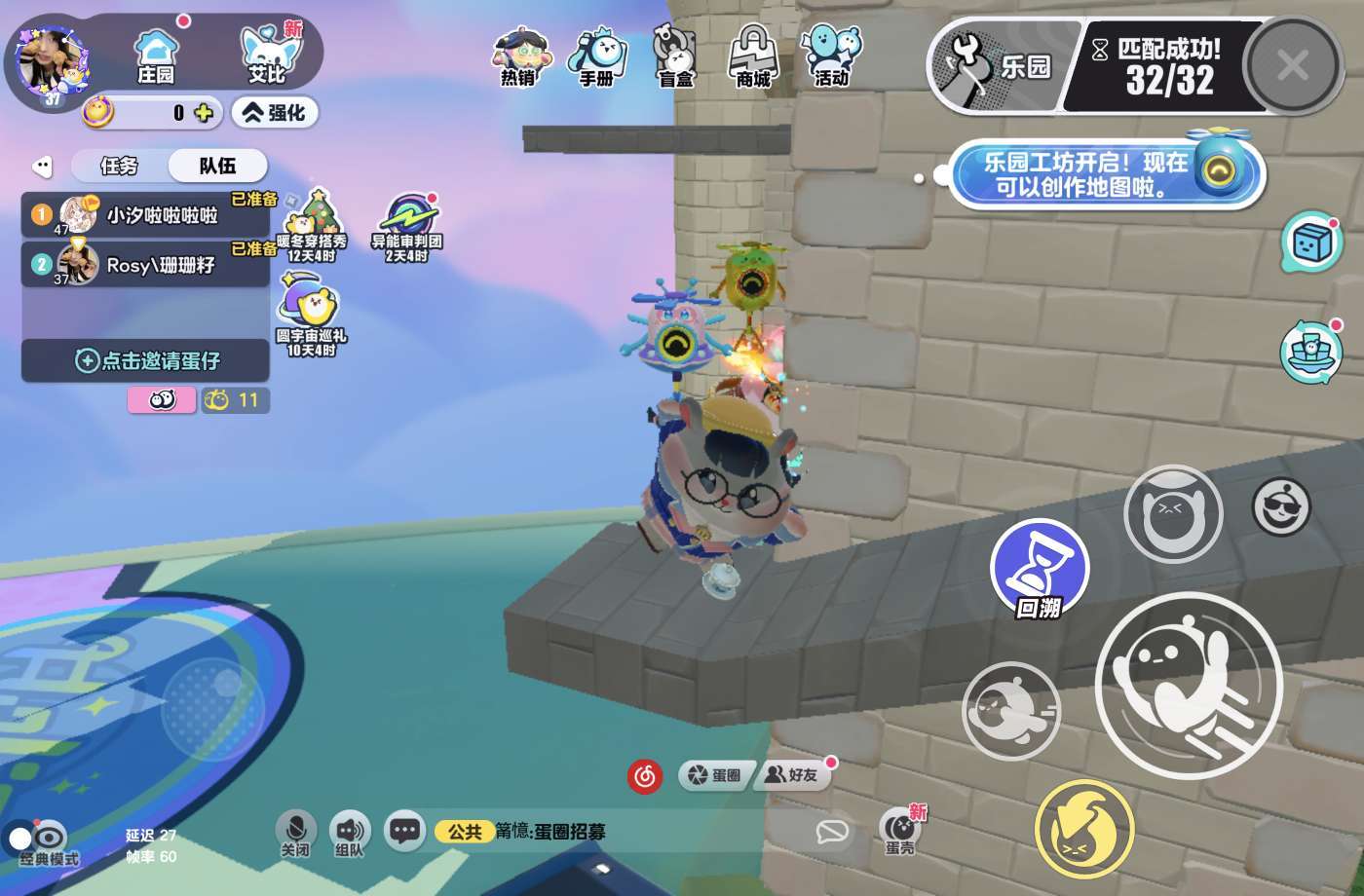The width and height of the screenshot is (1364, 896).
Task: Open the 商城 shop icon
Action: (x=753, y=56)
